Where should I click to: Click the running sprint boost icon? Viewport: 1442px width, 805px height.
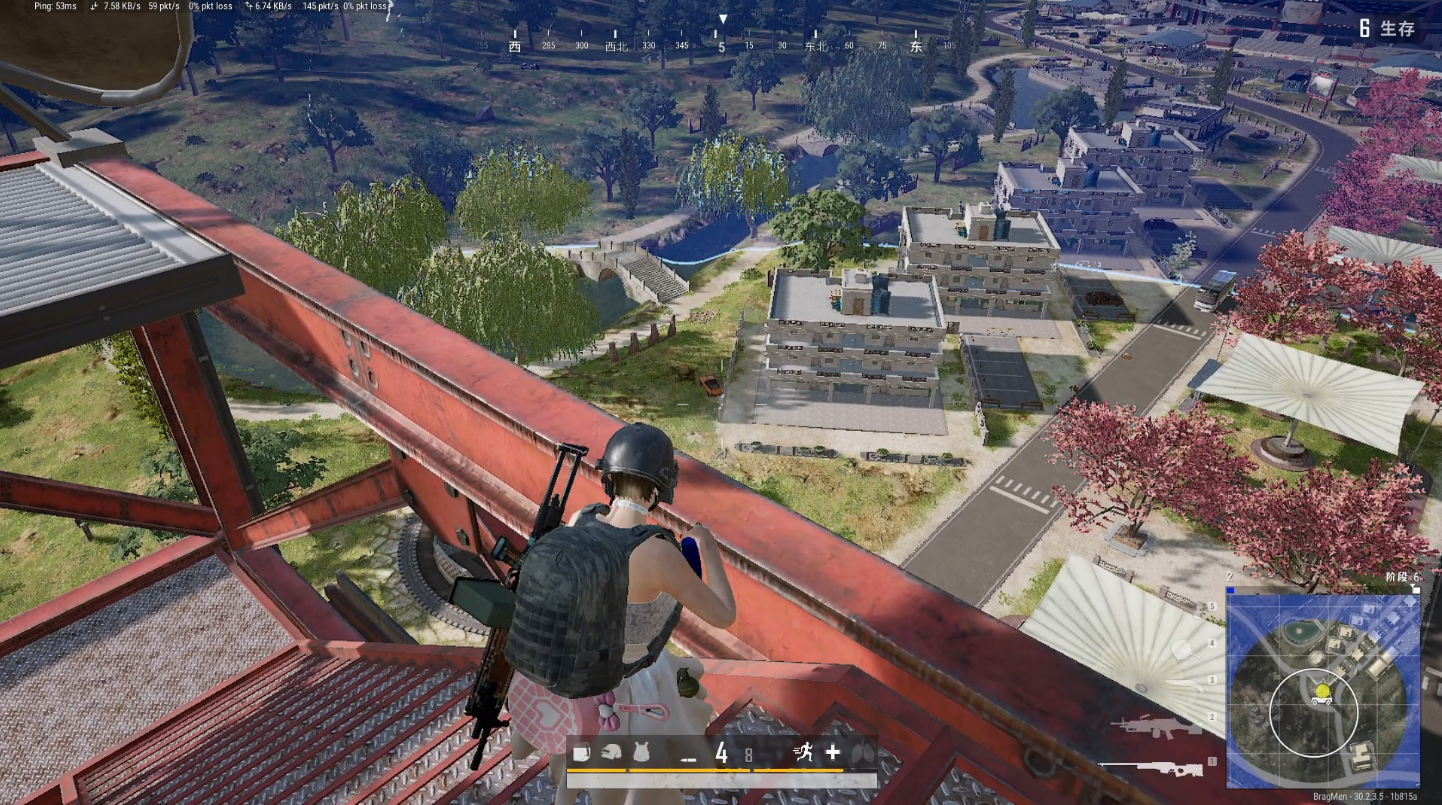click(x=801, y=754)
